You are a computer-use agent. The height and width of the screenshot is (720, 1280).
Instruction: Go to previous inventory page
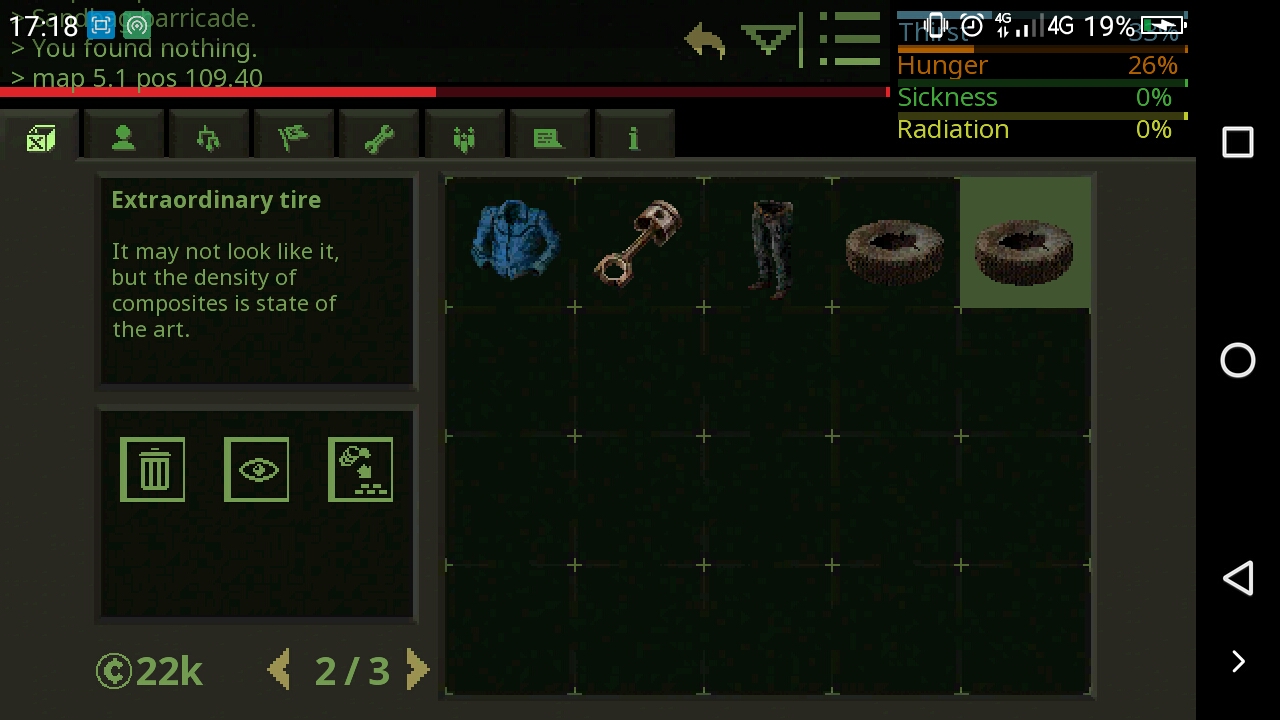click(x=281, y=670)
